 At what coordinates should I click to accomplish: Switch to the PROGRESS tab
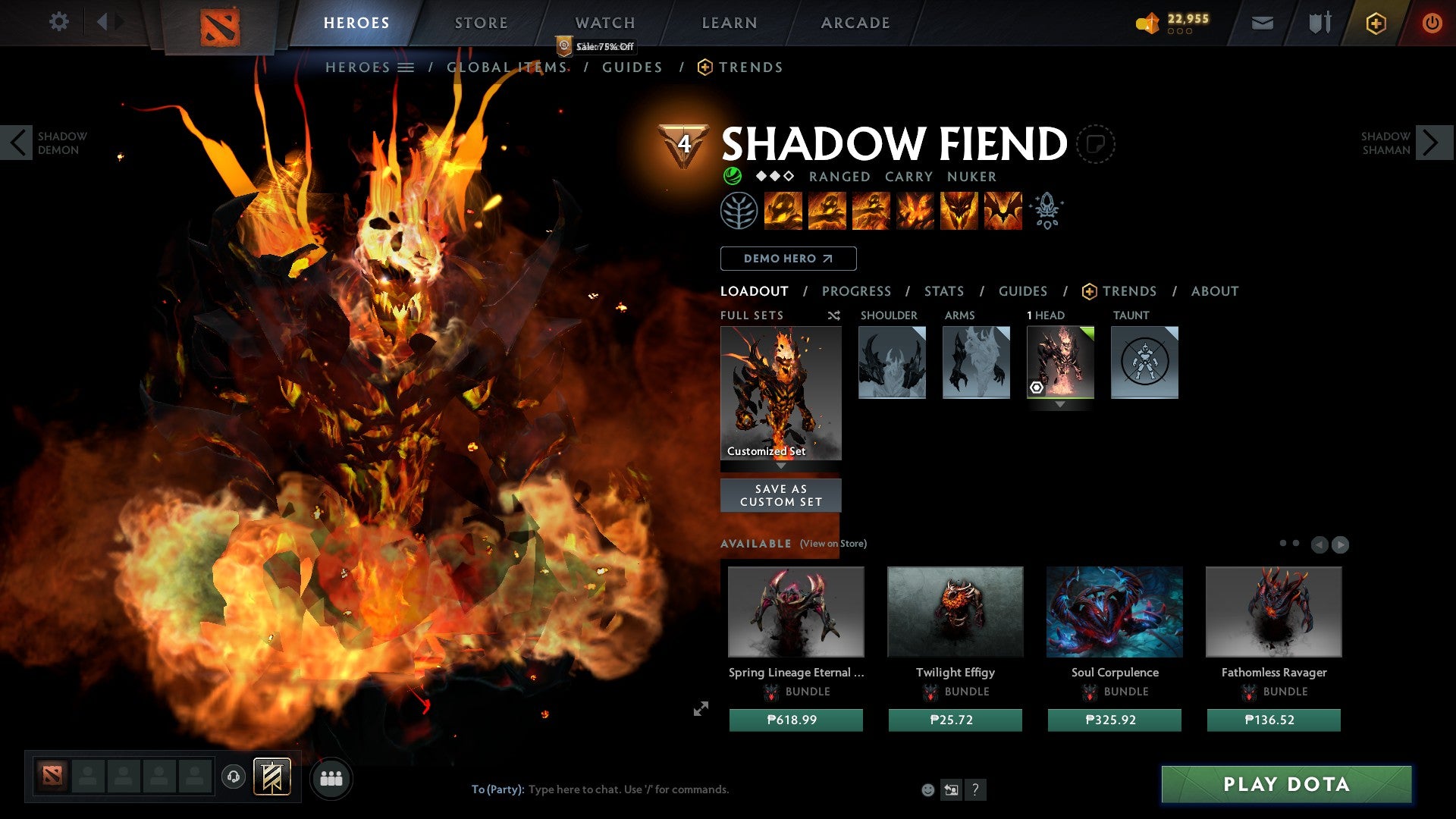tap(857, 291)
